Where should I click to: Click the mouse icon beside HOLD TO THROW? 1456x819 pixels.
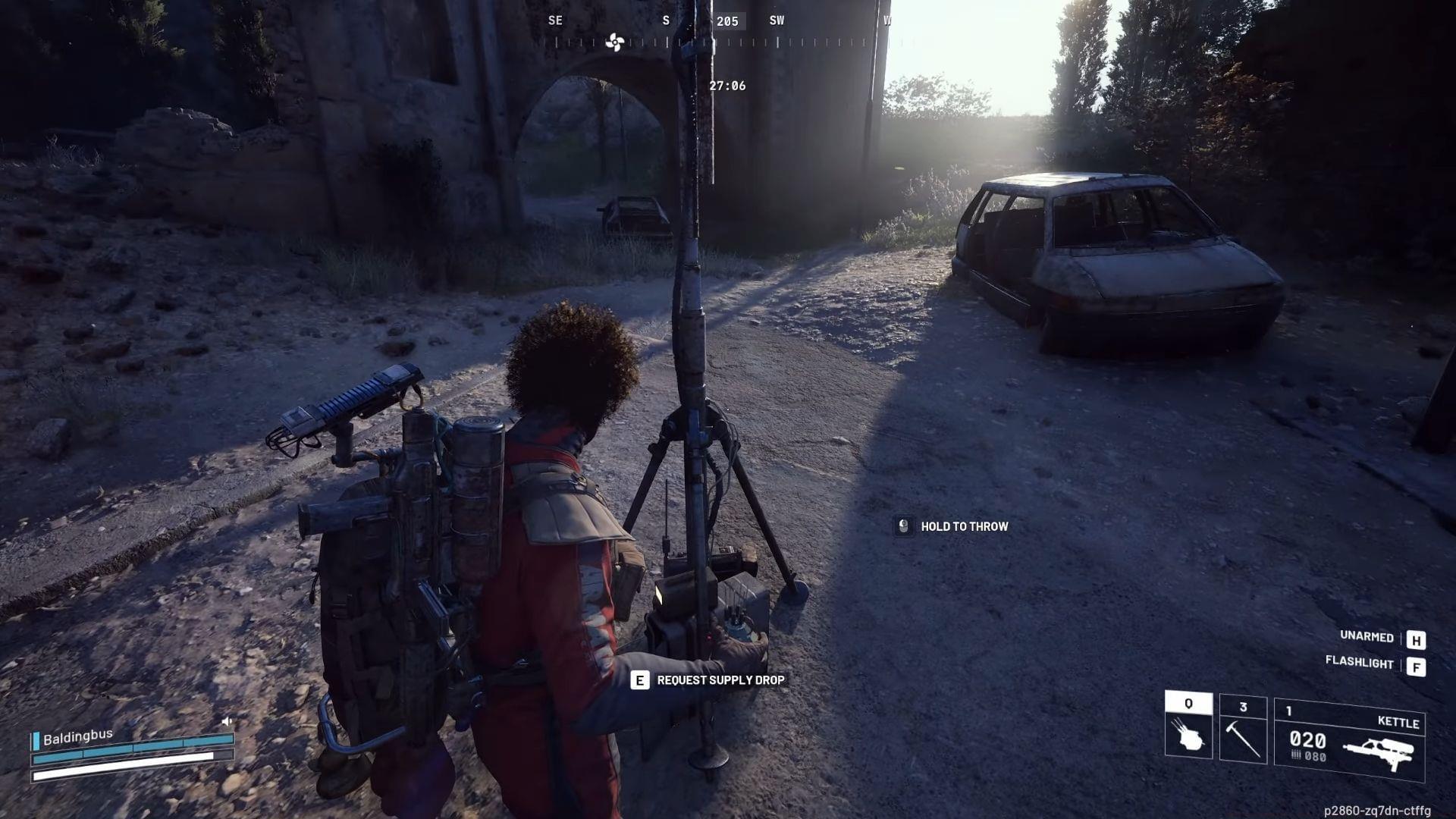coord(902,527)
